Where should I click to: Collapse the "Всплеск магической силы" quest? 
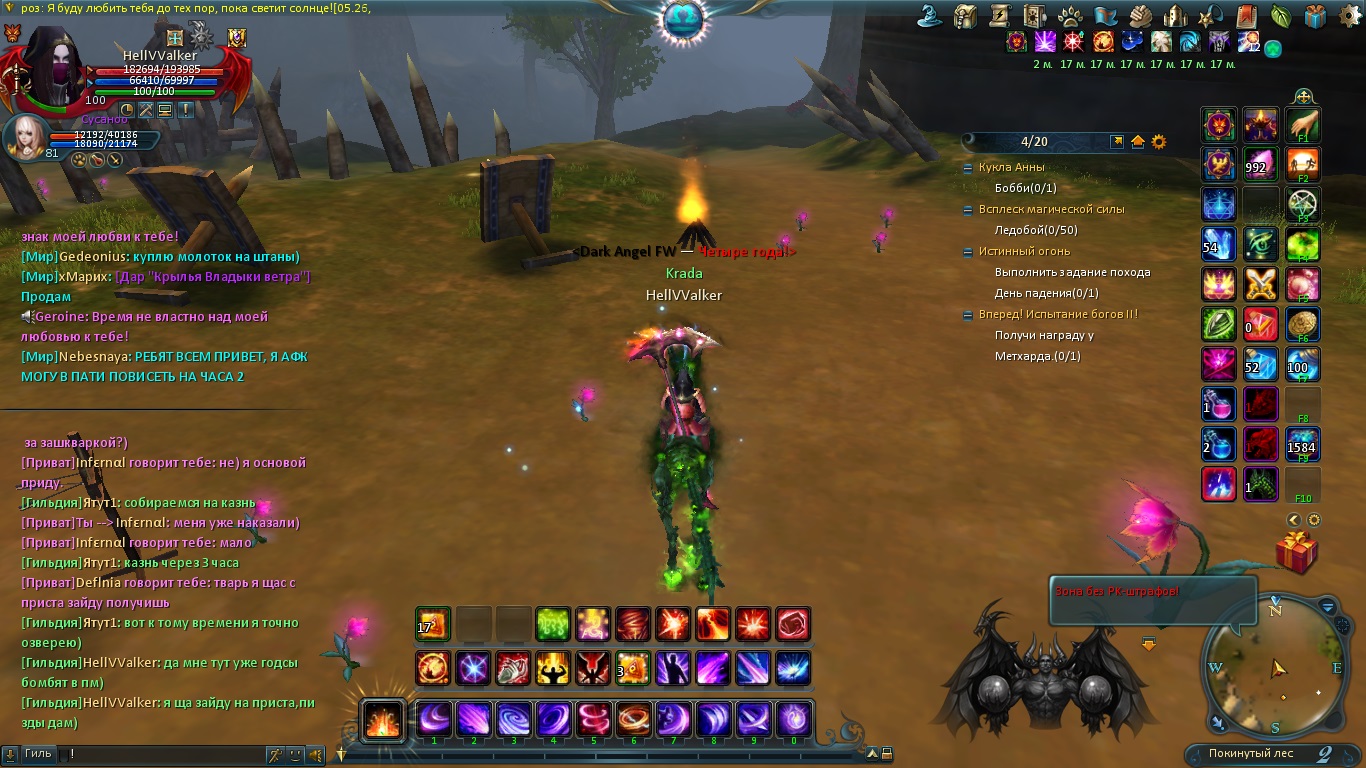[x=968, y=210]
